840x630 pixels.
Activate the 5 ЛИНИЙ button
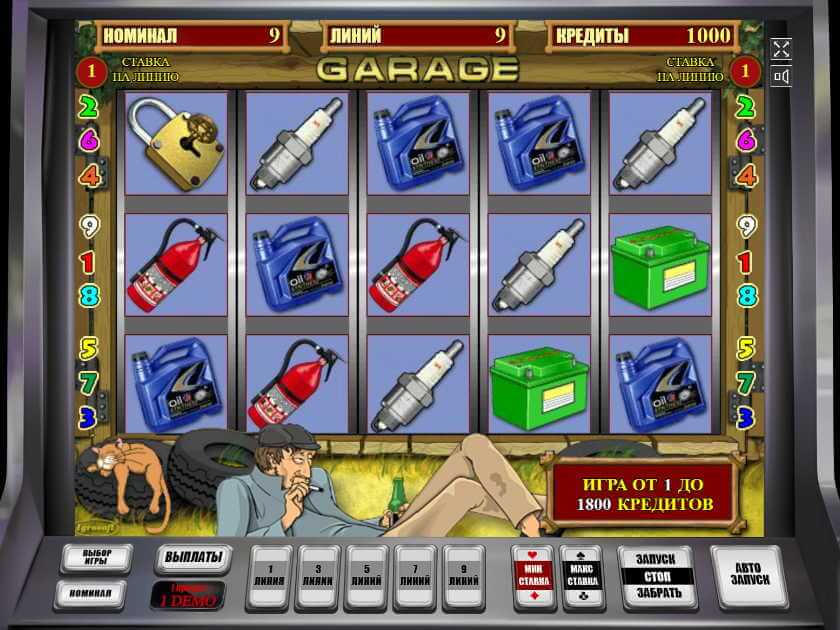368,576
